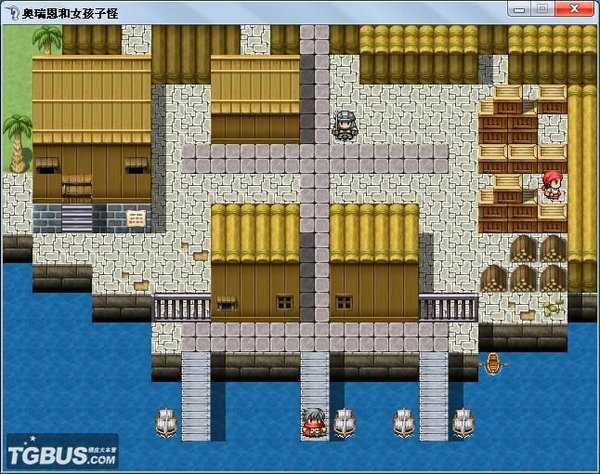Close the game window
The height and width of the screenshot is (474, 600).
[x=574, y=8]
